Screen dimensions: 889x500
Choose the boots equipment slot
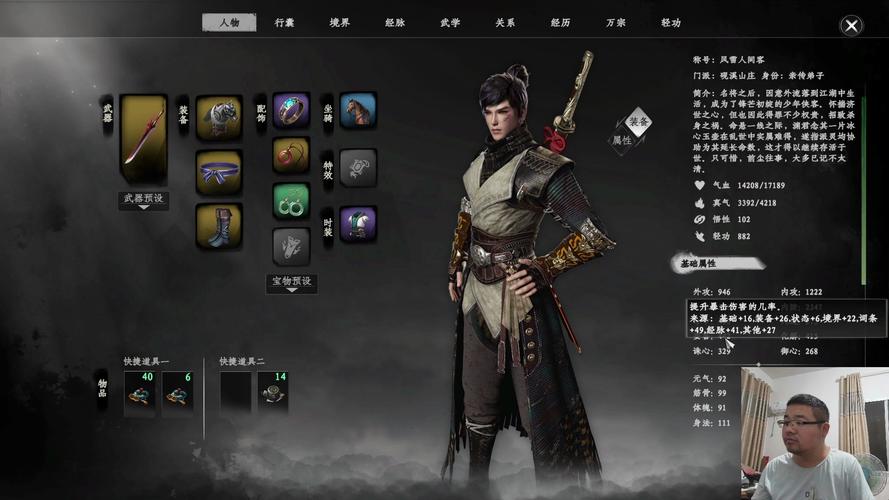219,225
